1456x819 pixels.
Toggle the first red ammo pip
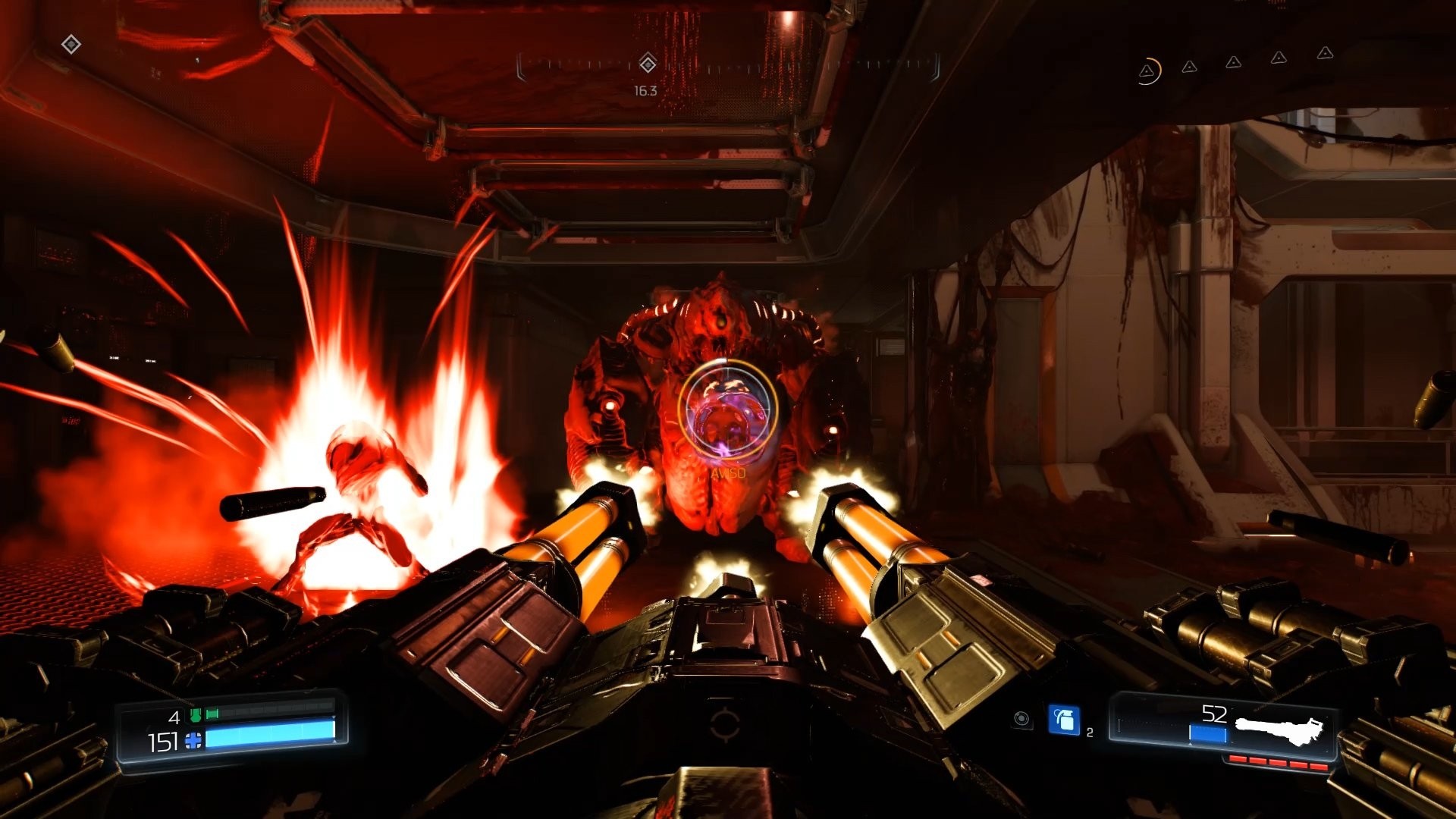(x=1238, y=759)
